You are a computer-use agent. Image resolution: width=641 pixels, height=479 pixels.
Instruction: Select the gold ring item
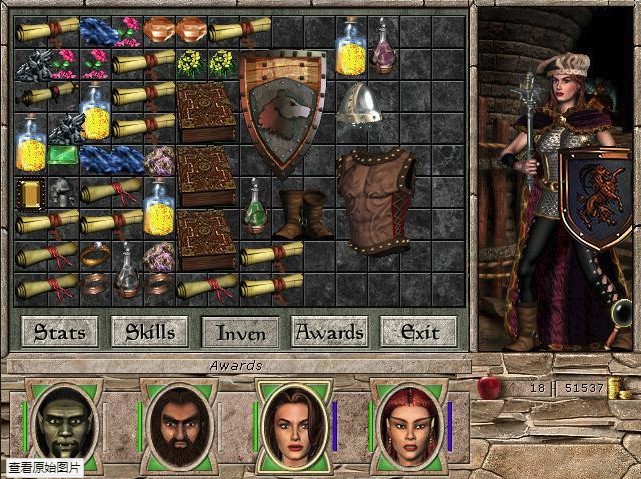pyautogui.click(x=95, y=253)
